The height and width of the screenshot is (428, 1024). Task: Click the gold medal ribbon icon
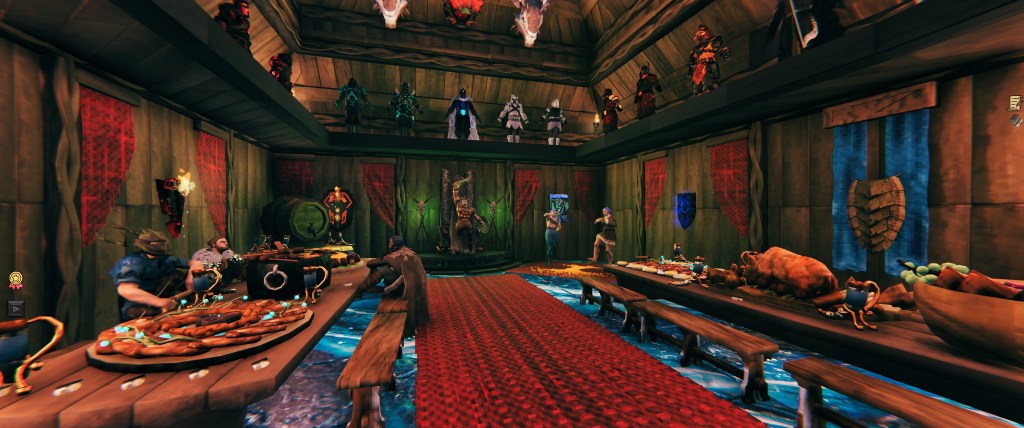[15, 281]
